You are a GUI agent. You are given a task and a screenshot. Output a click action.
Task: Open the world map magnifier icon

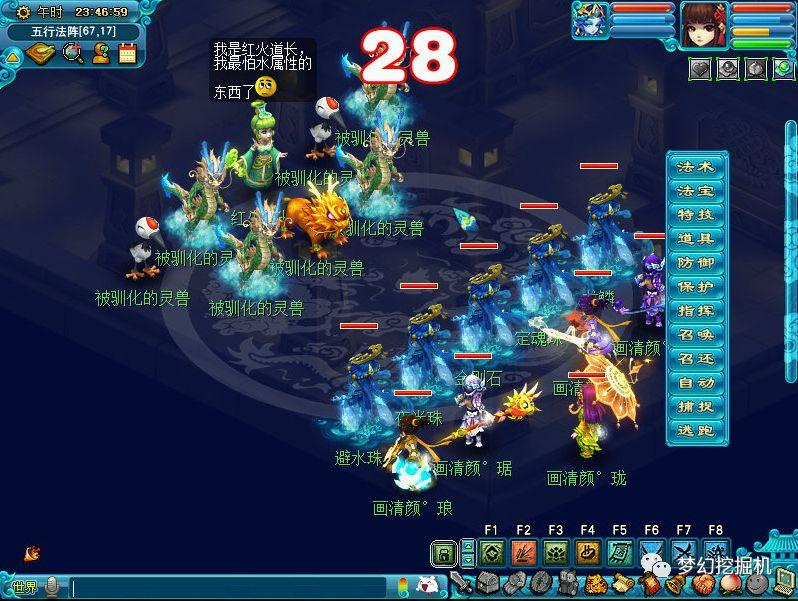tap(72, 53)
